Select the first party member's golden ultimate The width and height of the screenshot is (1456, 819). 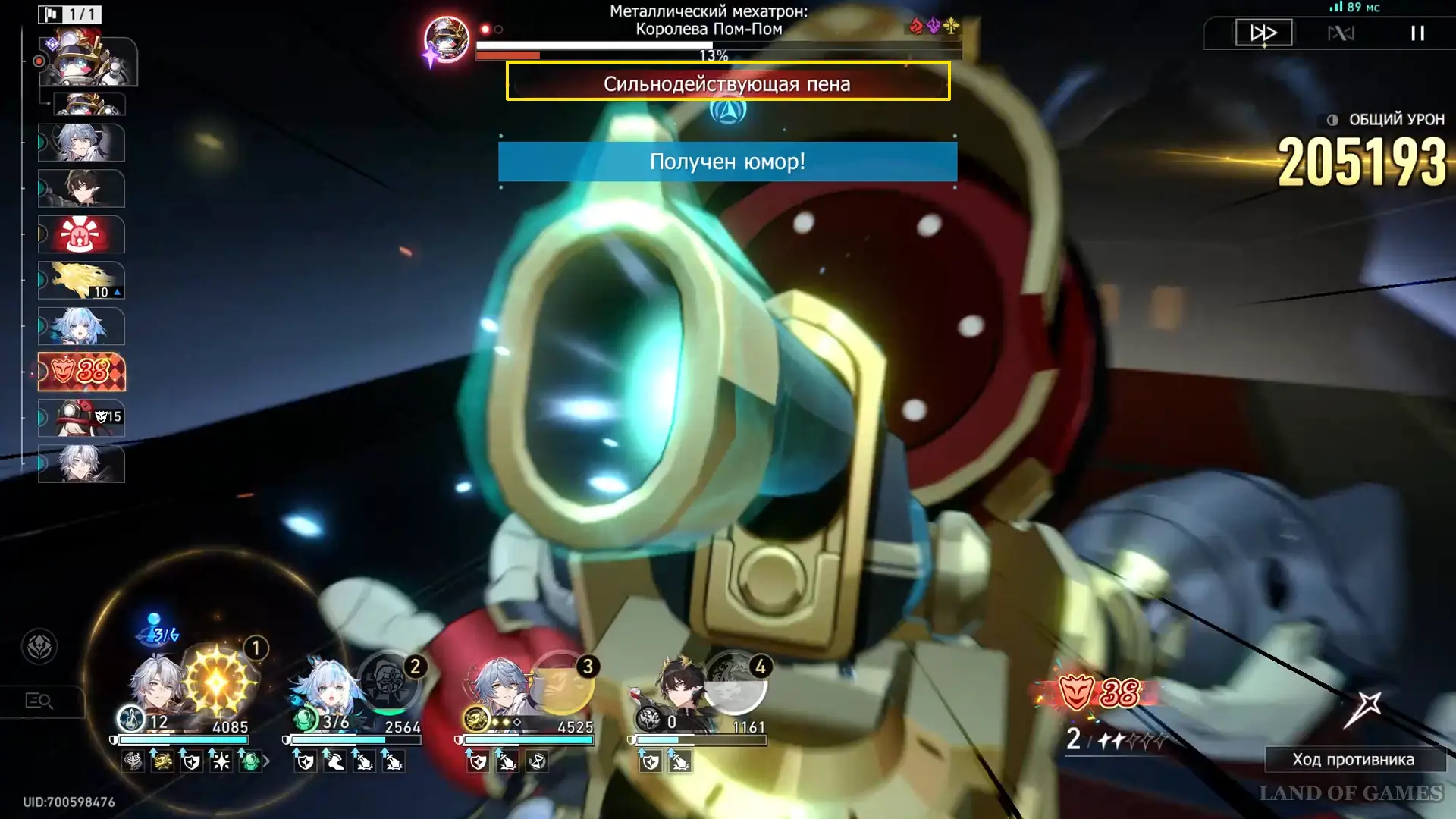pos(217,681)
